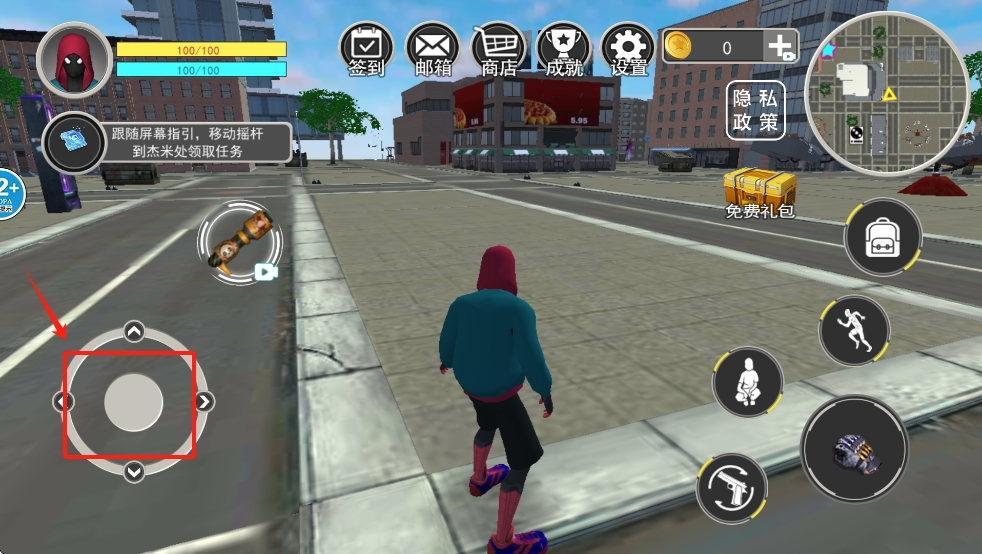Open the 设置 settings menu
This screenshot has height=554, width=982.
click(x=629, y=49)
